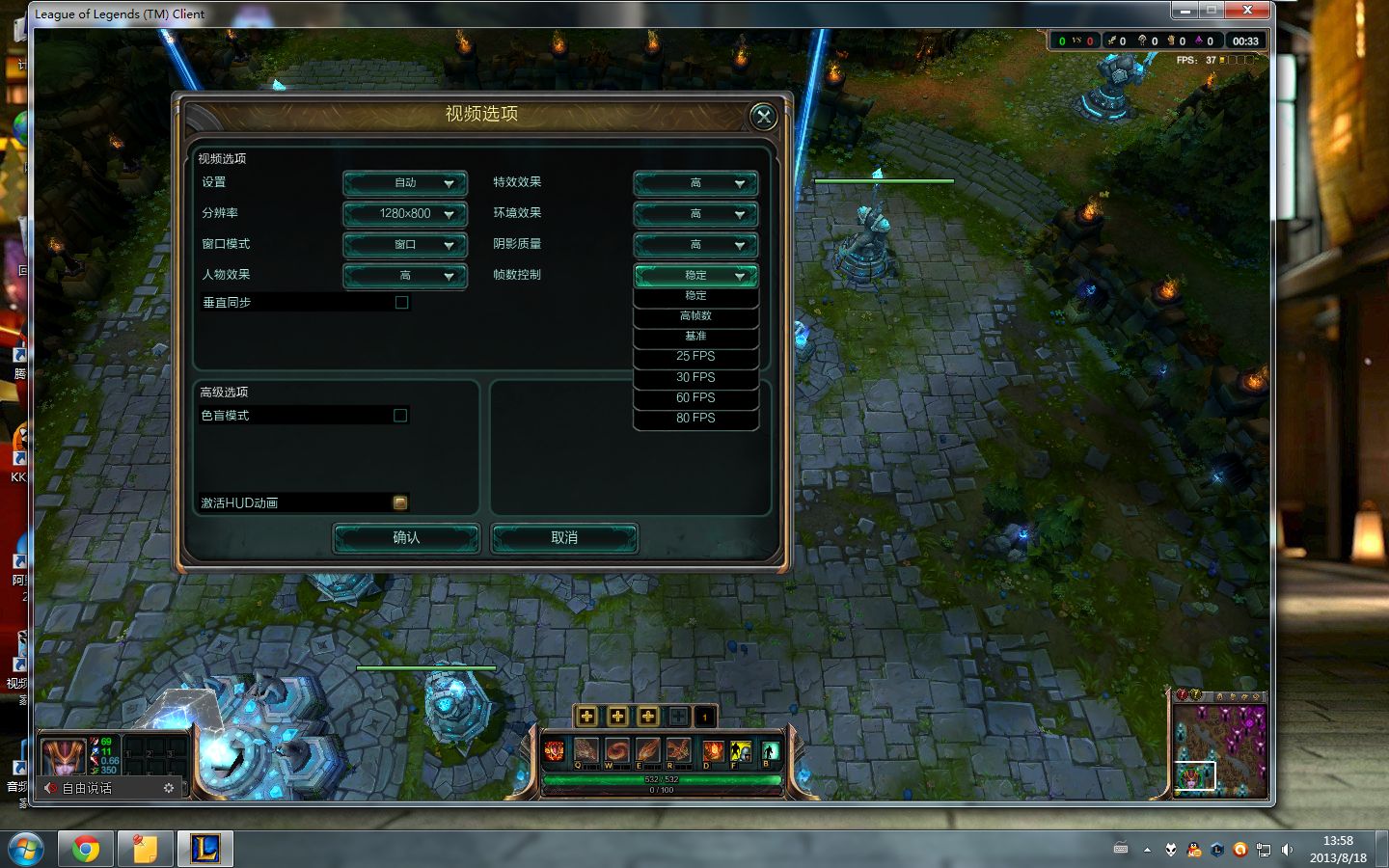Cancel changes with the 取消 button
Image resolution: width=1389 pixels, height=868 pixels.
564,538
